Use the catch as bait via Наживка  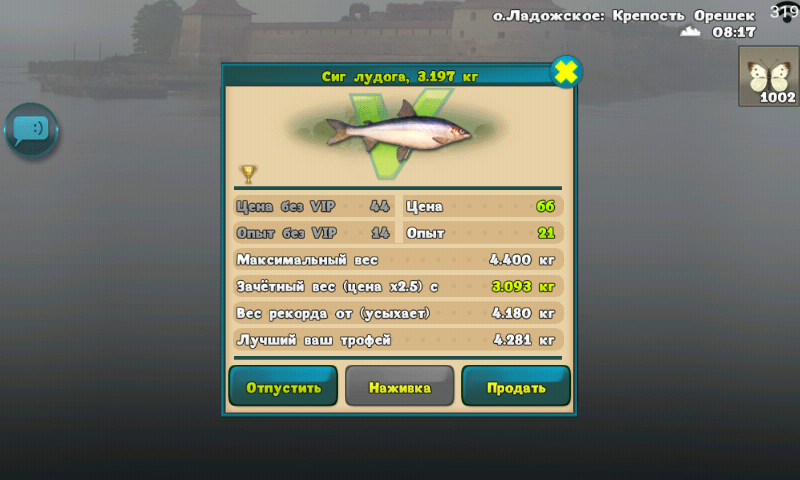[x=399, y=386]
